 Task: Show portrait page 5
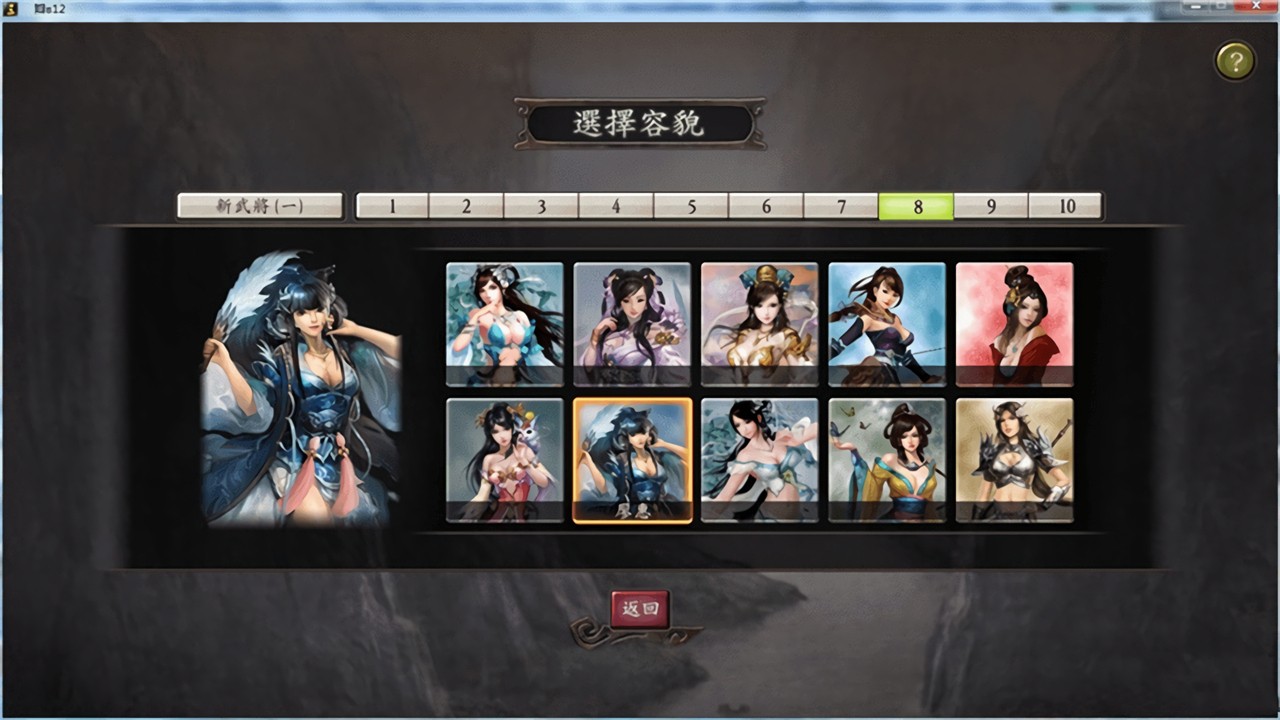pos(691,206)
